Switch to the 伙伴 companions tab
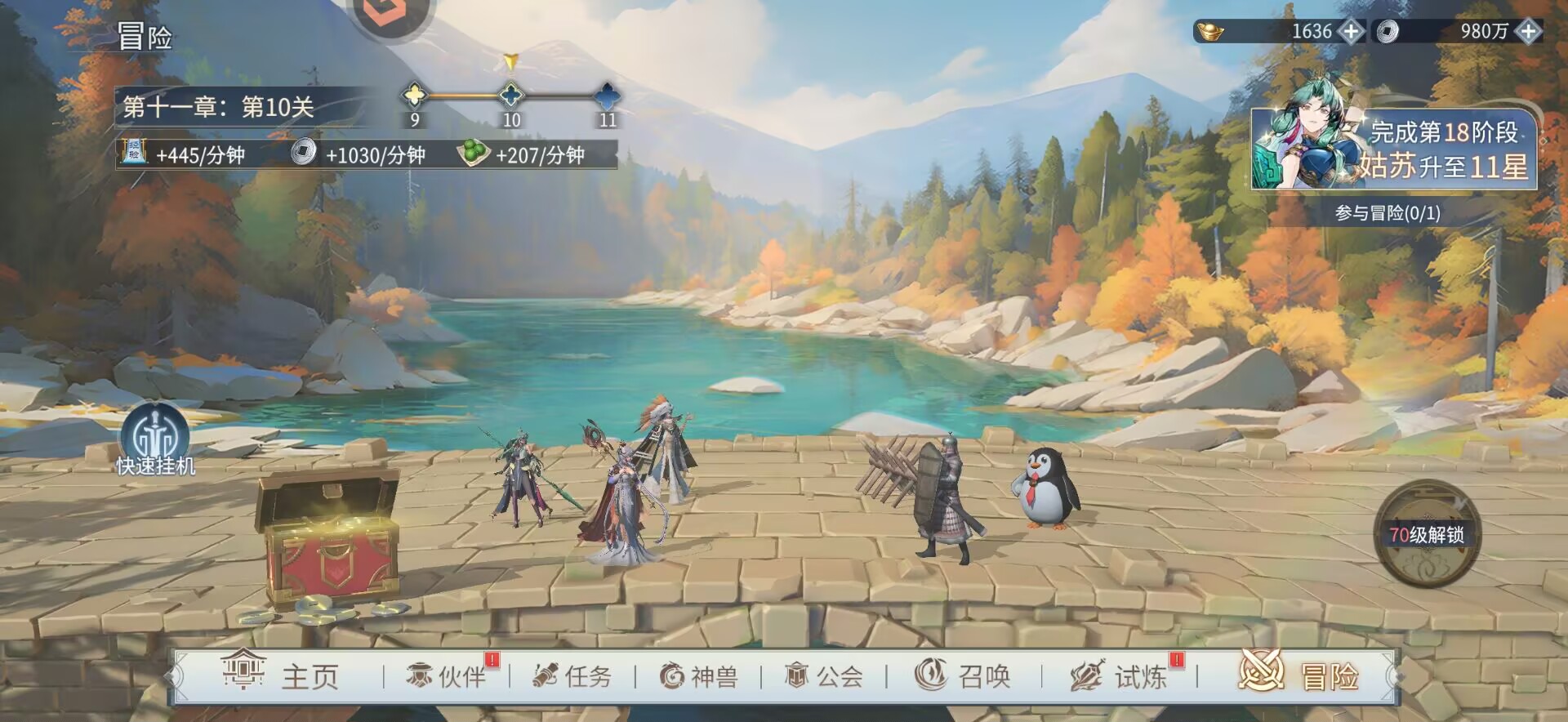The width and height of the screenshot is (1568, 722). point(447,676)
